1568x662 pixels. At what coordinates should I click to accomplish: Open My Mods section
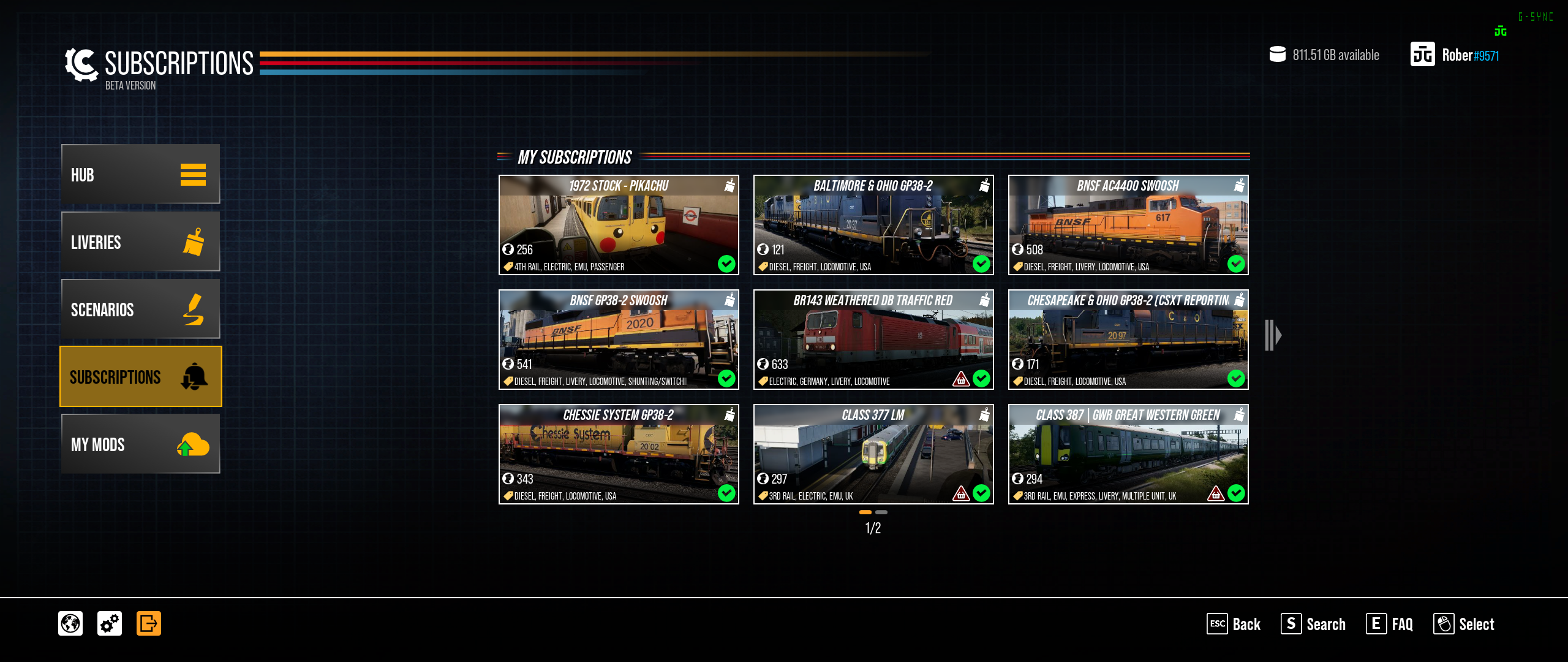(140, 444)
